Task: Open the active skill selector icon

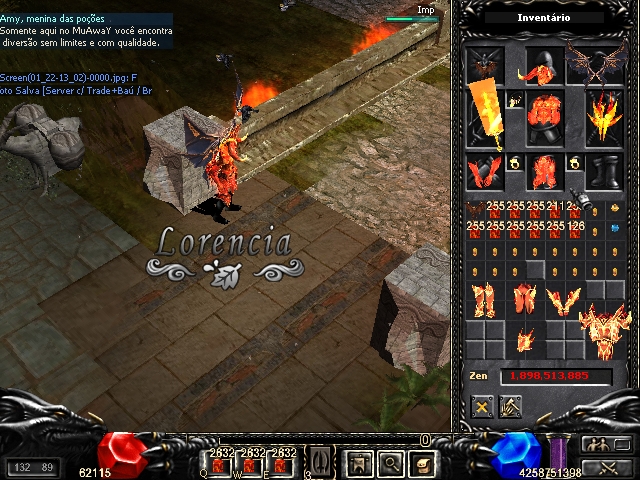Action: [x=317, y=463]
